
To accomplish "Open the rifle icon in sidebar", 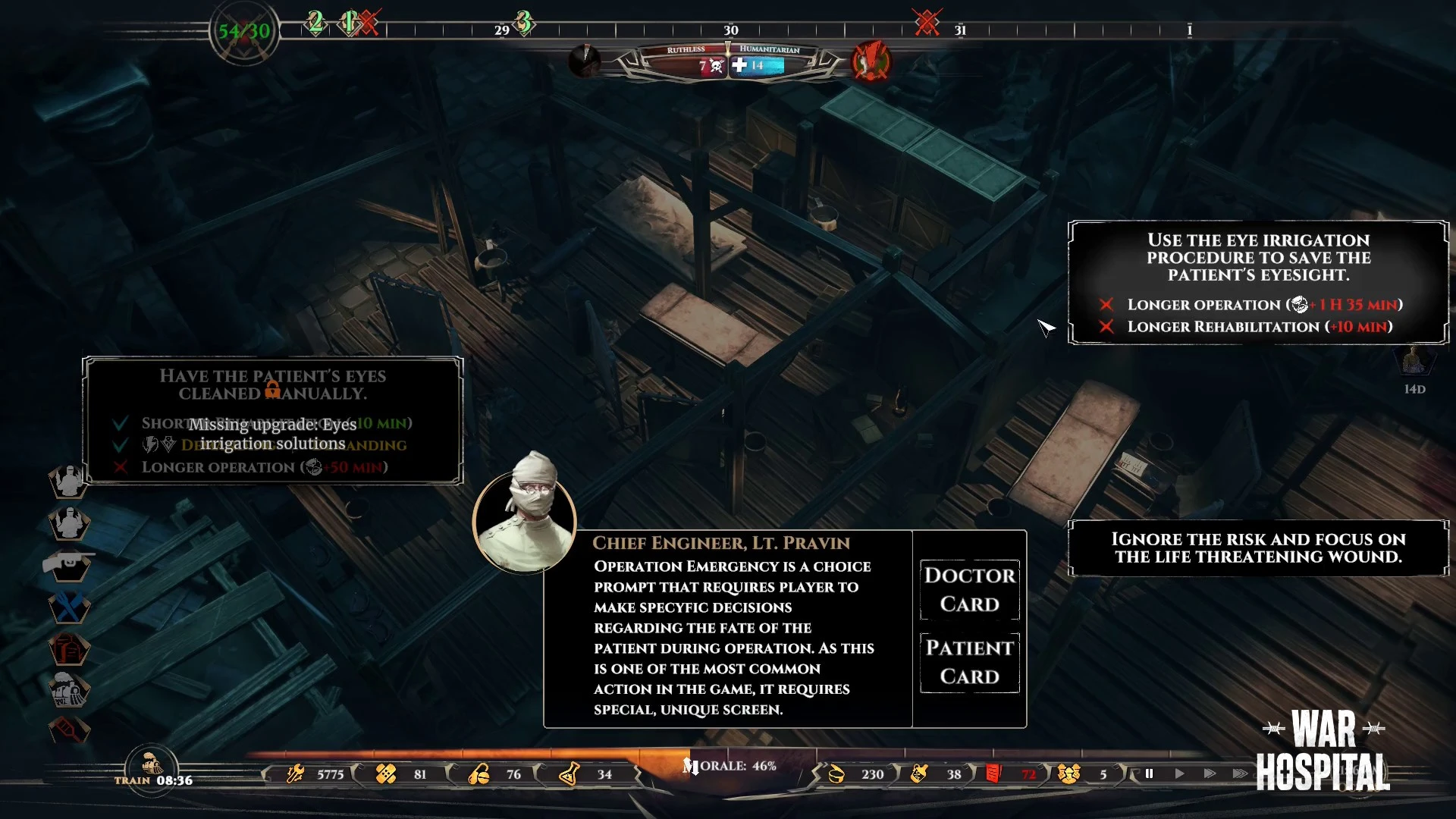I will tap(68, 564).
